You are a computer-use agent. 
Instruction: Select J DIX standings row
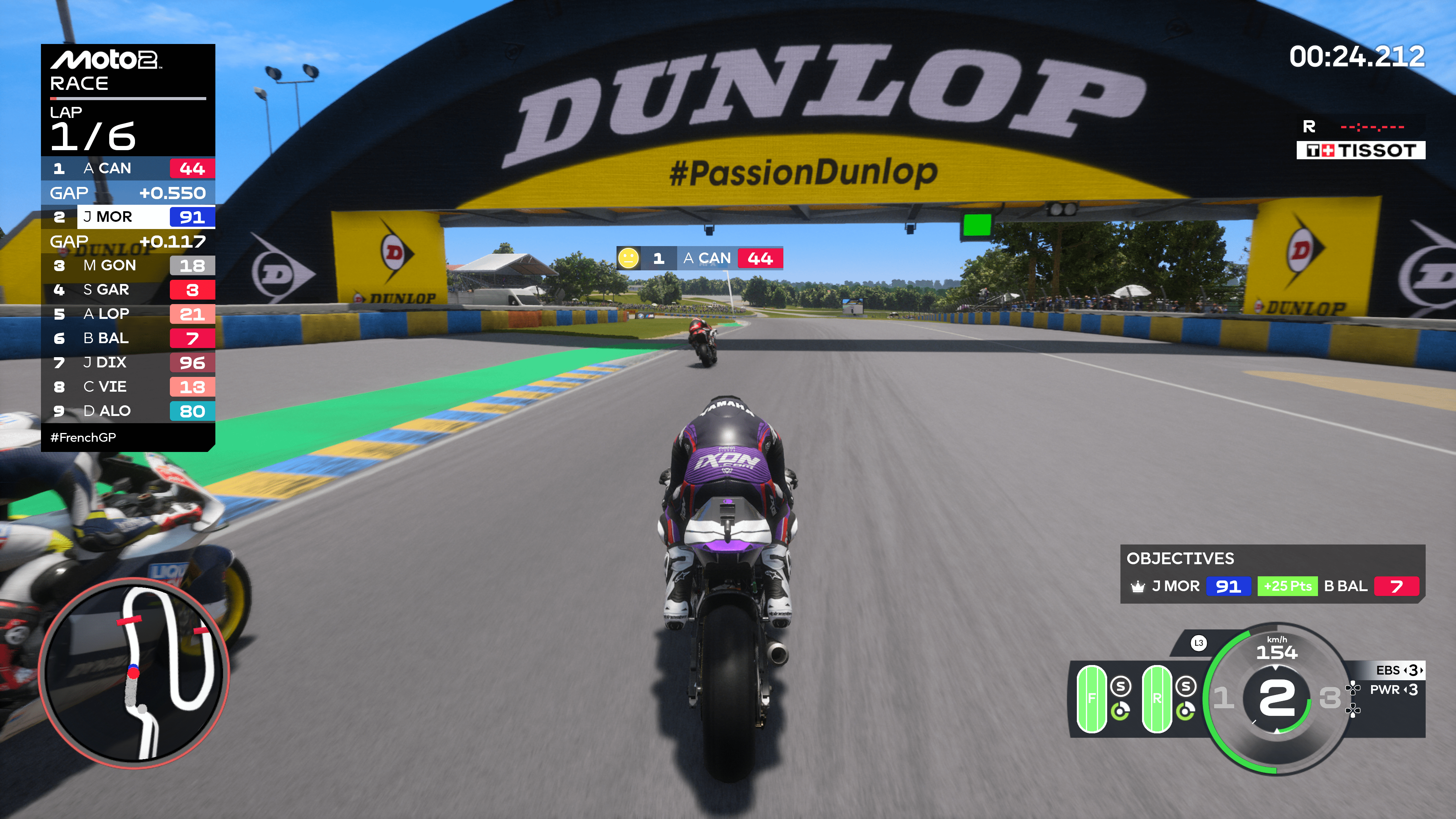pos(128,363)
